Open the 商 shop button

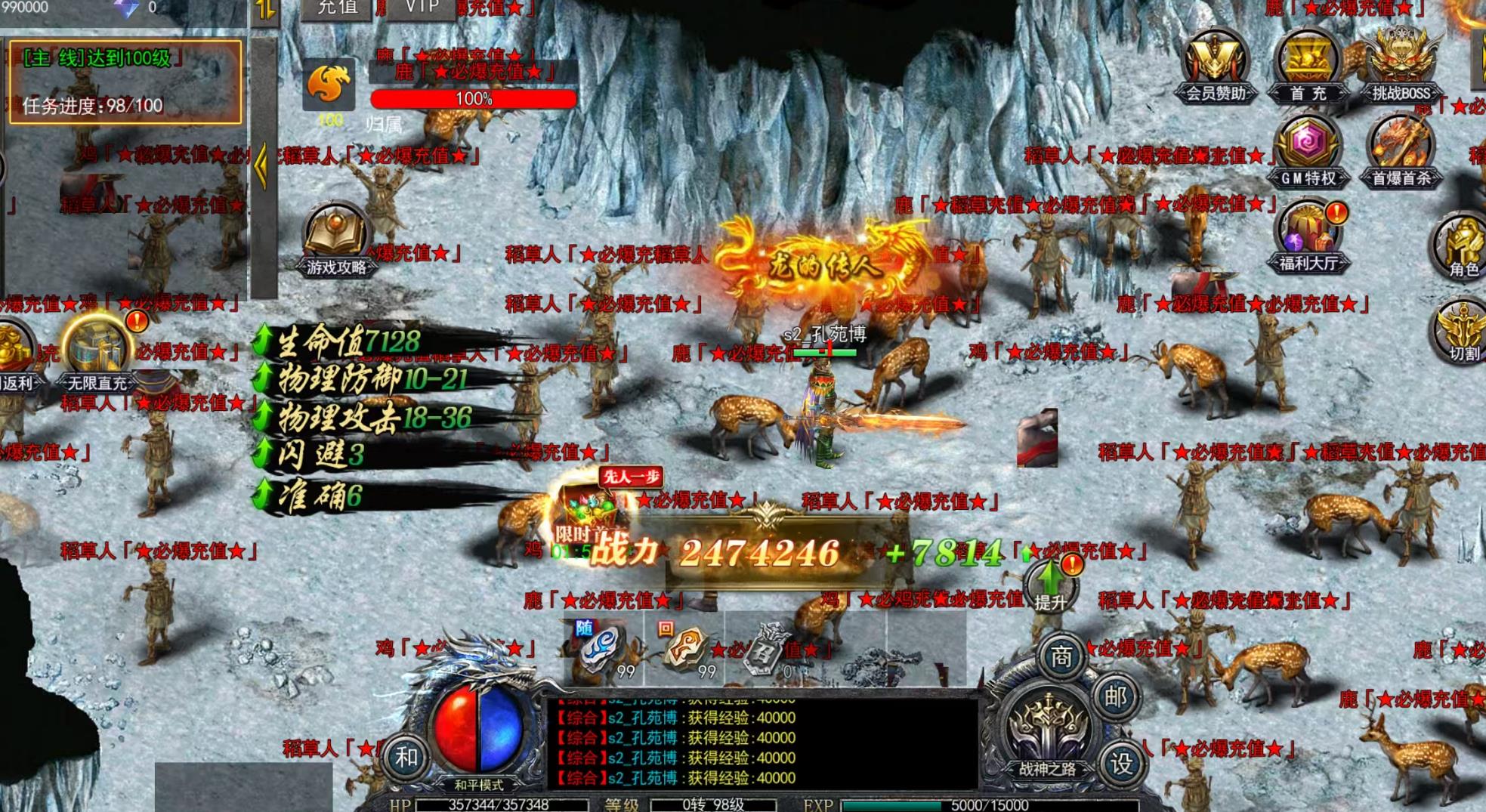pos(1061,657)
